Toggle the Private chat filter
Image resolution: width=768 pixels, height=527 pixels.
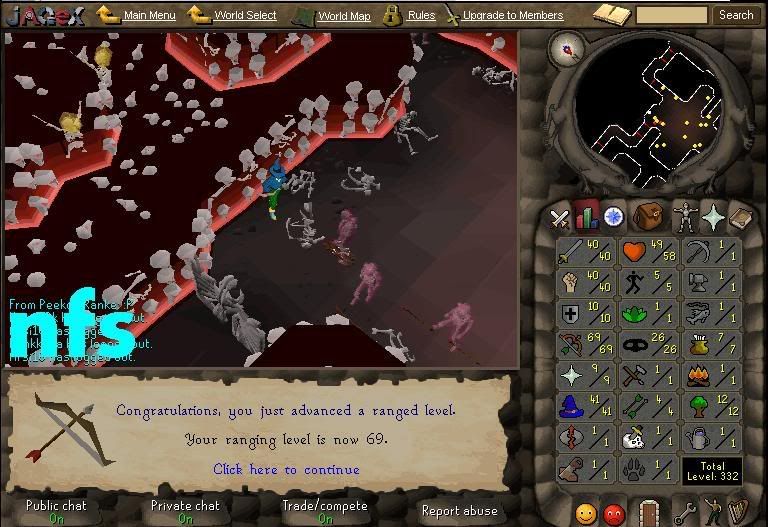tap(185, 511)
